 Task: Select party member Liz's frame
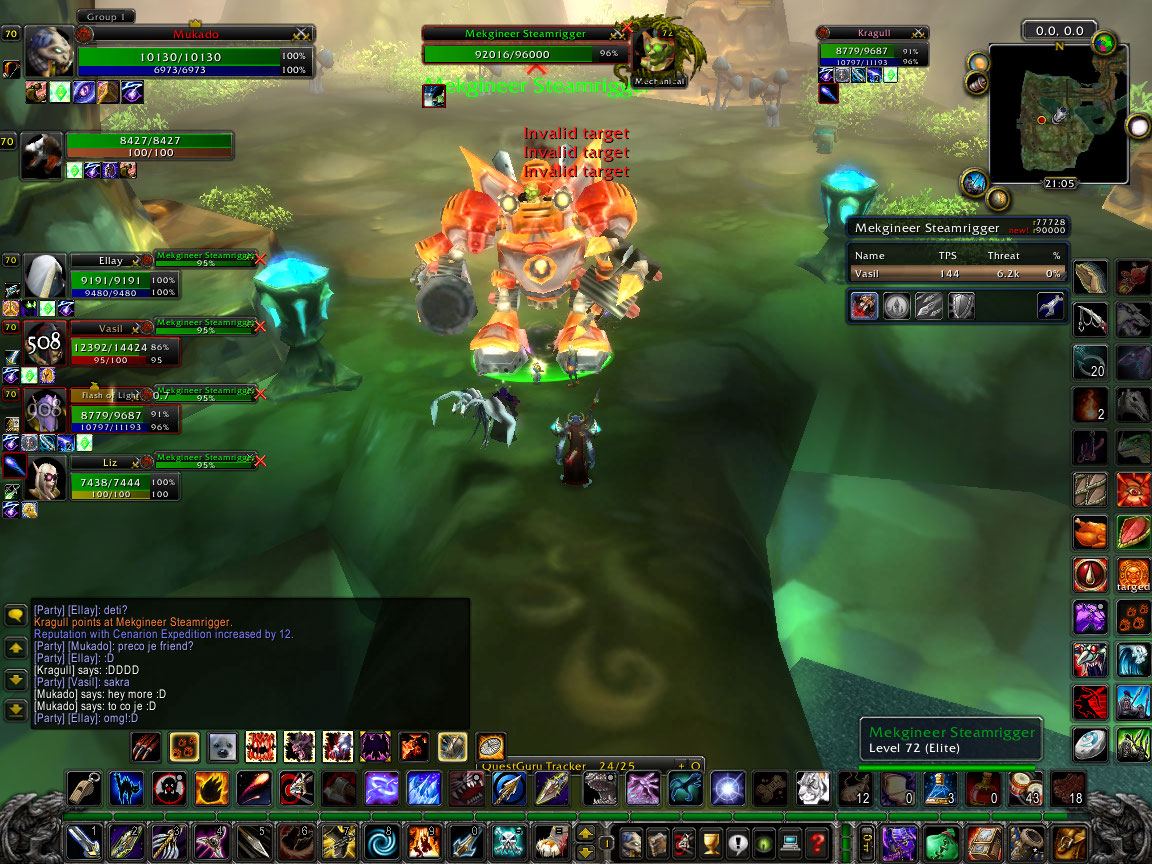110,479
